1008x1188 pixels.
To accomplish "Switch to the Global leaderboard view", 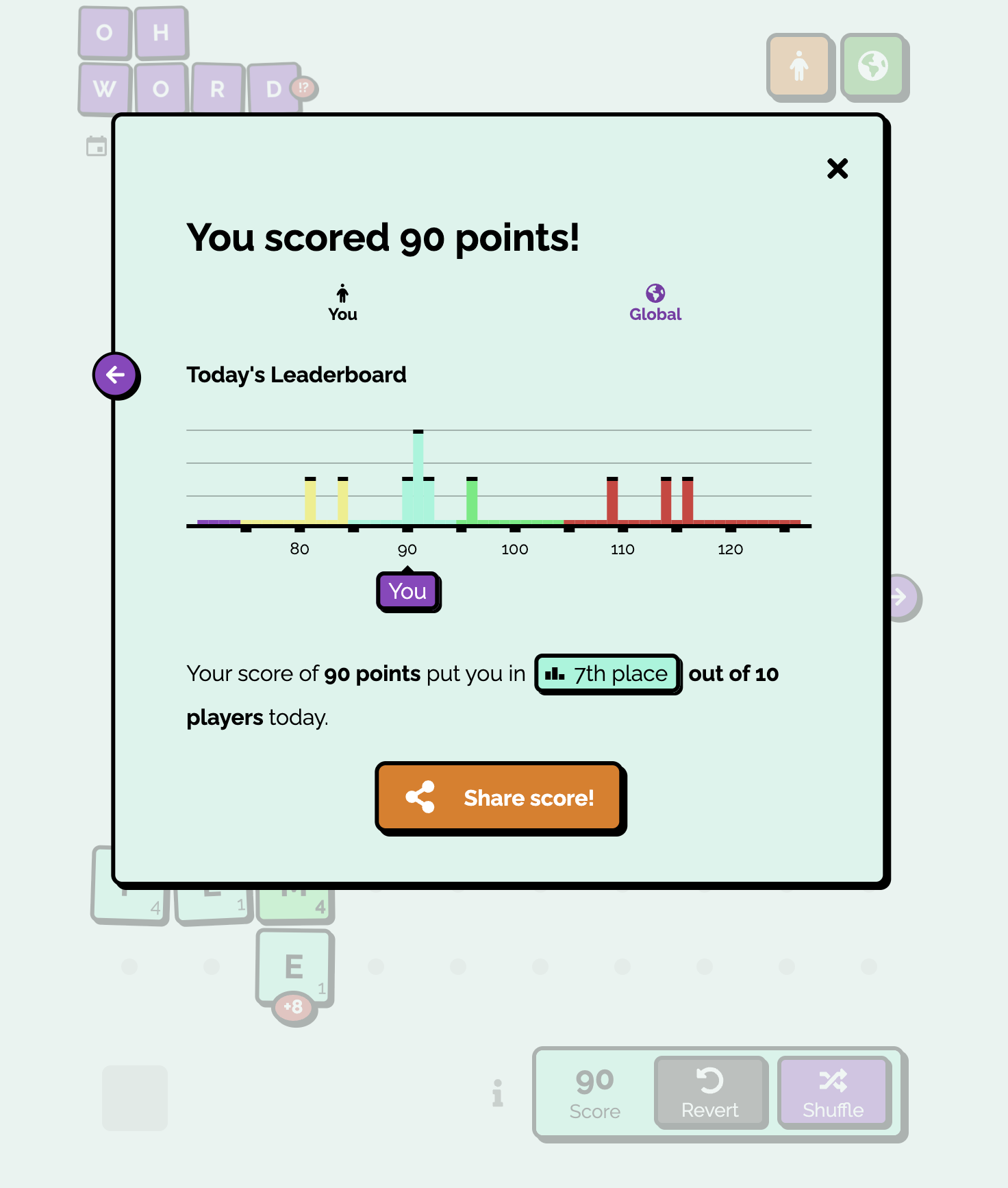I will 655,300.
